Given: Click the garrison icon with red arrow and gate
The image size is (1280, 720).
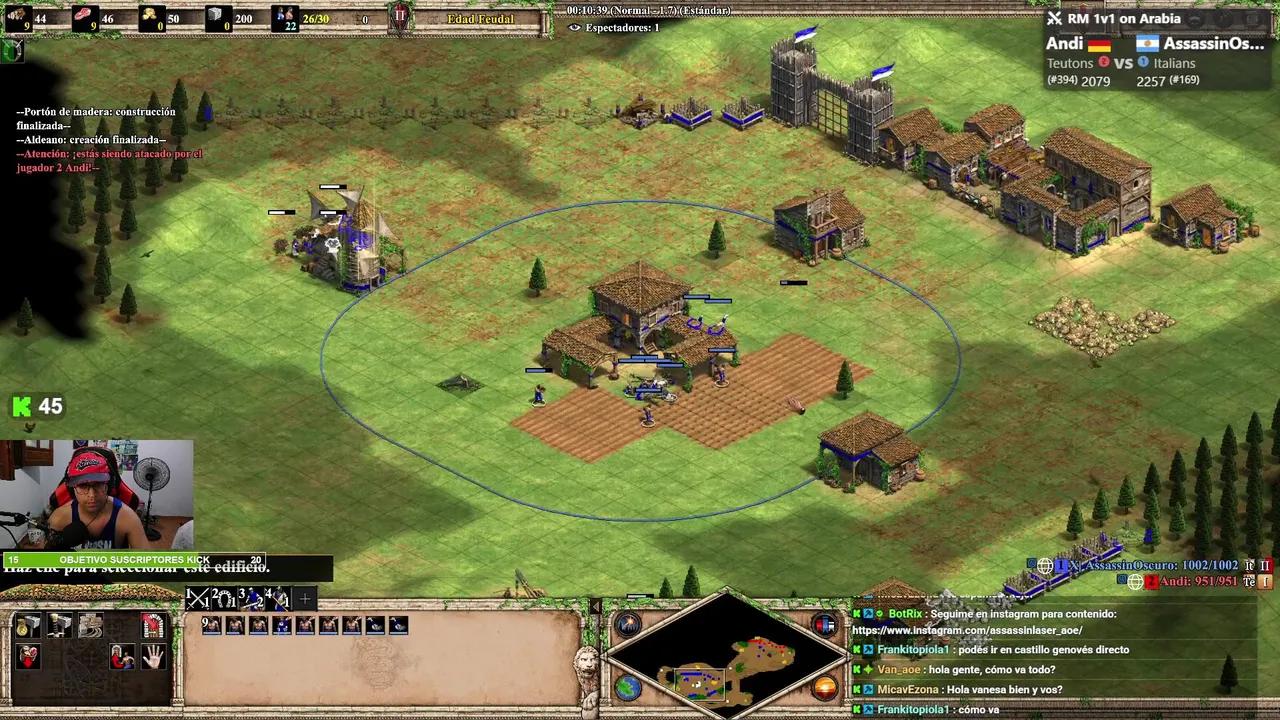Looking at the screenshot, I should [x=153, y=626].
